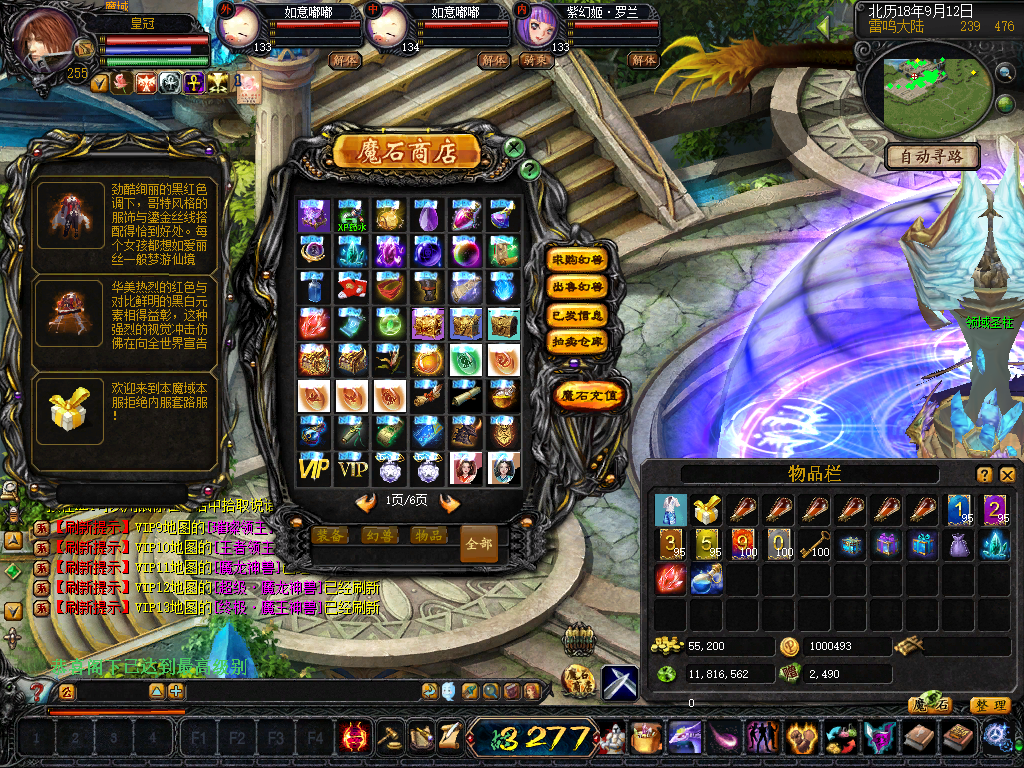Open the 拍卖仓库 auction warehouse

(x=578, y=342)
